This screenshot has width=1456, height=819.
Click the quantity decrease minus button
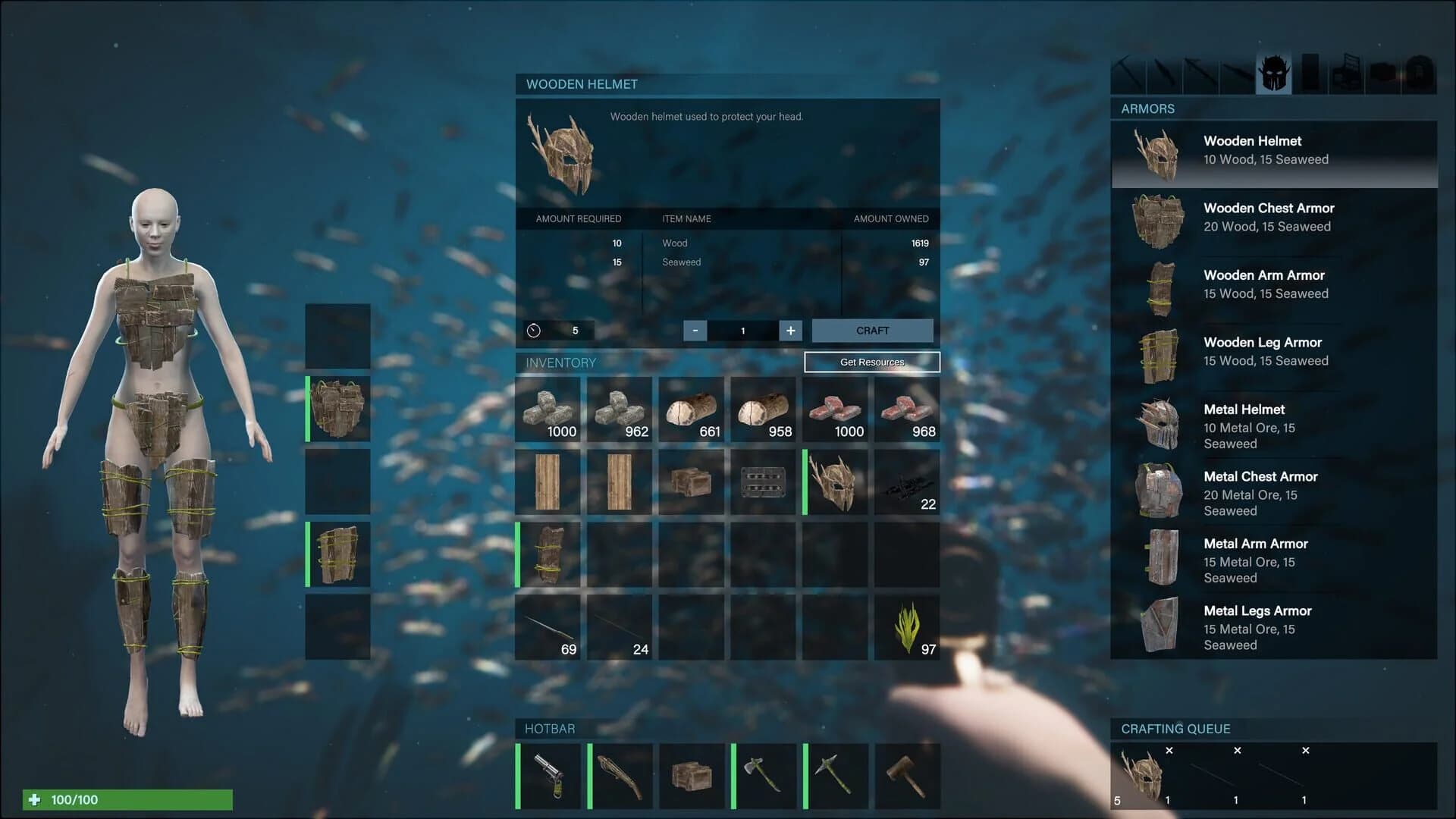(695, 331)
